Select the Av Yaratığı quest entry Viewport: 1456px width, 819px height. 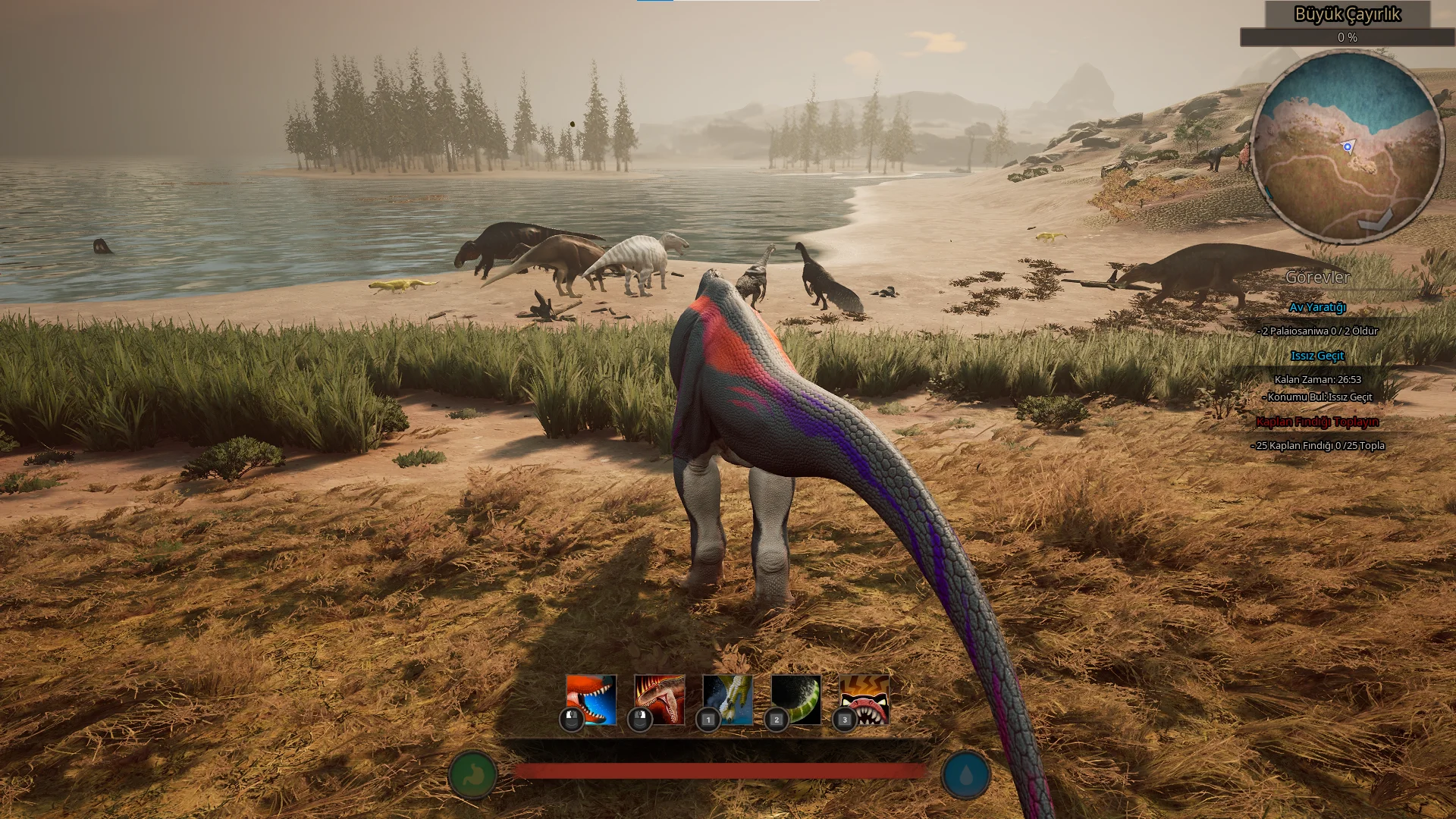[1317, 307]
